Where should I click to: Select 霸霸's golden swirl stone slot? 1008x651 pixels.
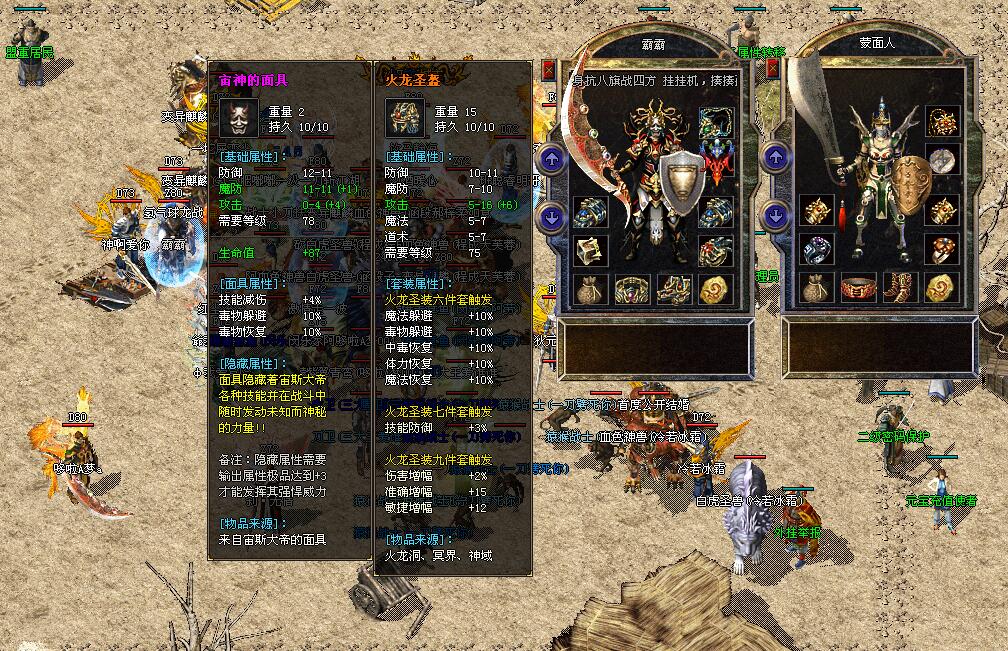click(714, 290)
